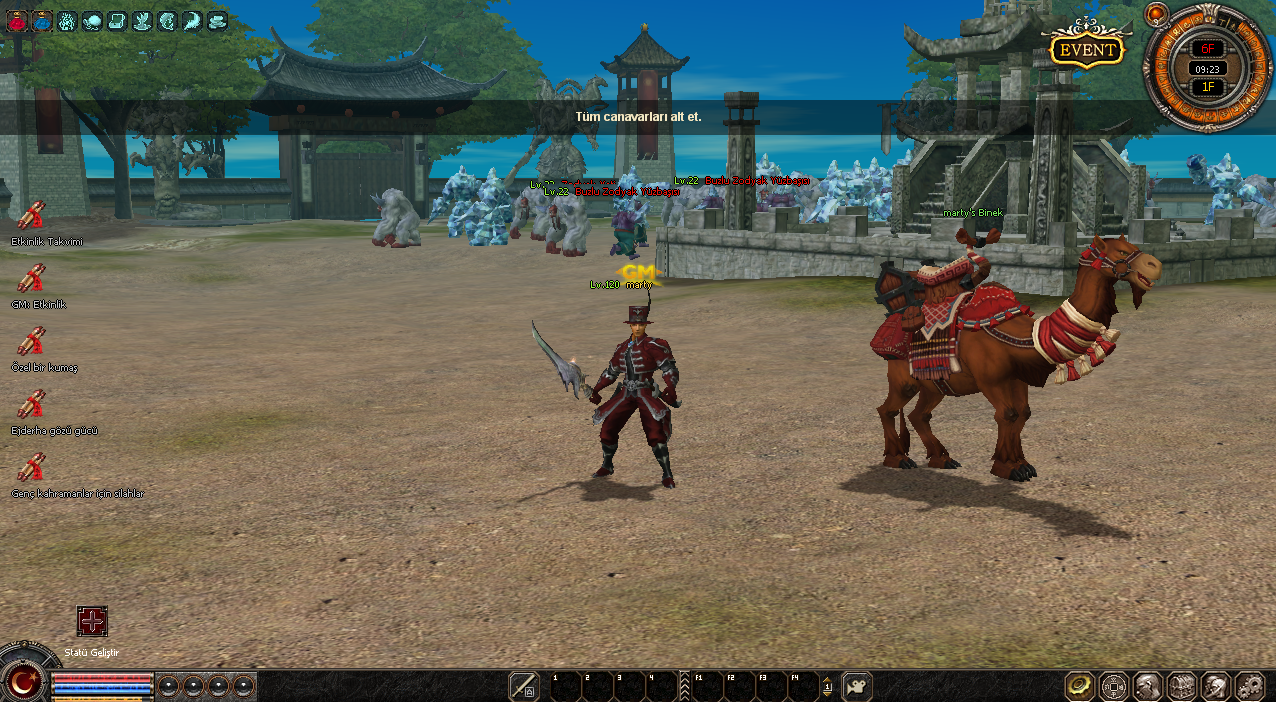Viewport: 1276px width, 702px height.
Task: Open the coin item shop button
Action: [x=1113, y=686]
